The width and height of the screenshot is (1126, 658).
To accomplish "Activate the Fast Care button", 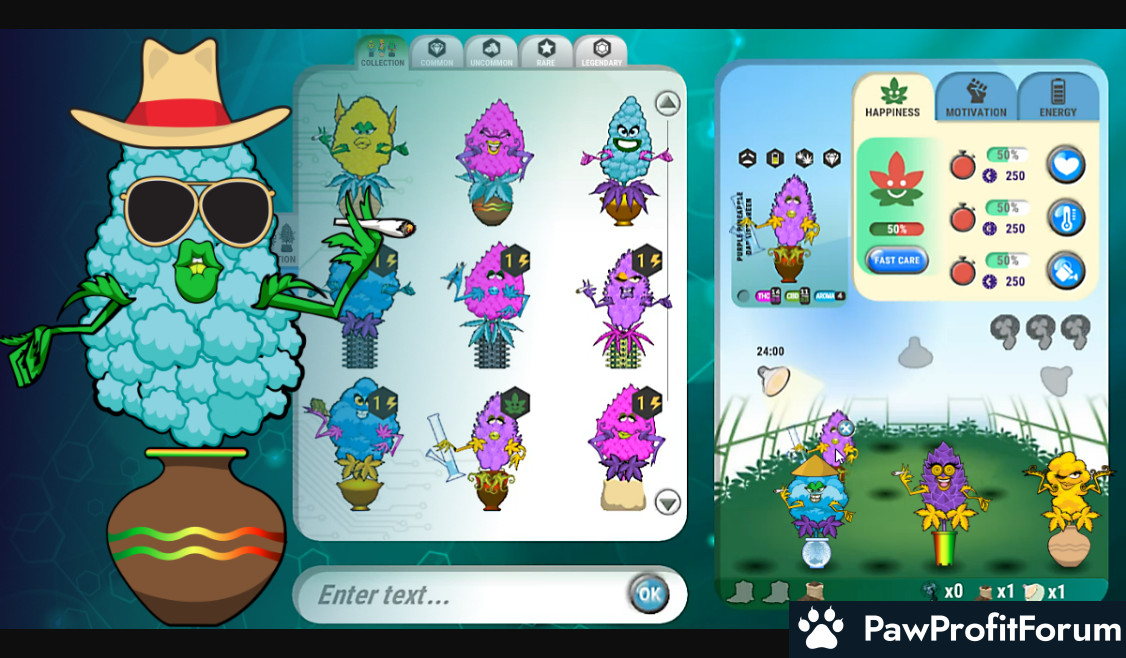I will tap(896, 261).
